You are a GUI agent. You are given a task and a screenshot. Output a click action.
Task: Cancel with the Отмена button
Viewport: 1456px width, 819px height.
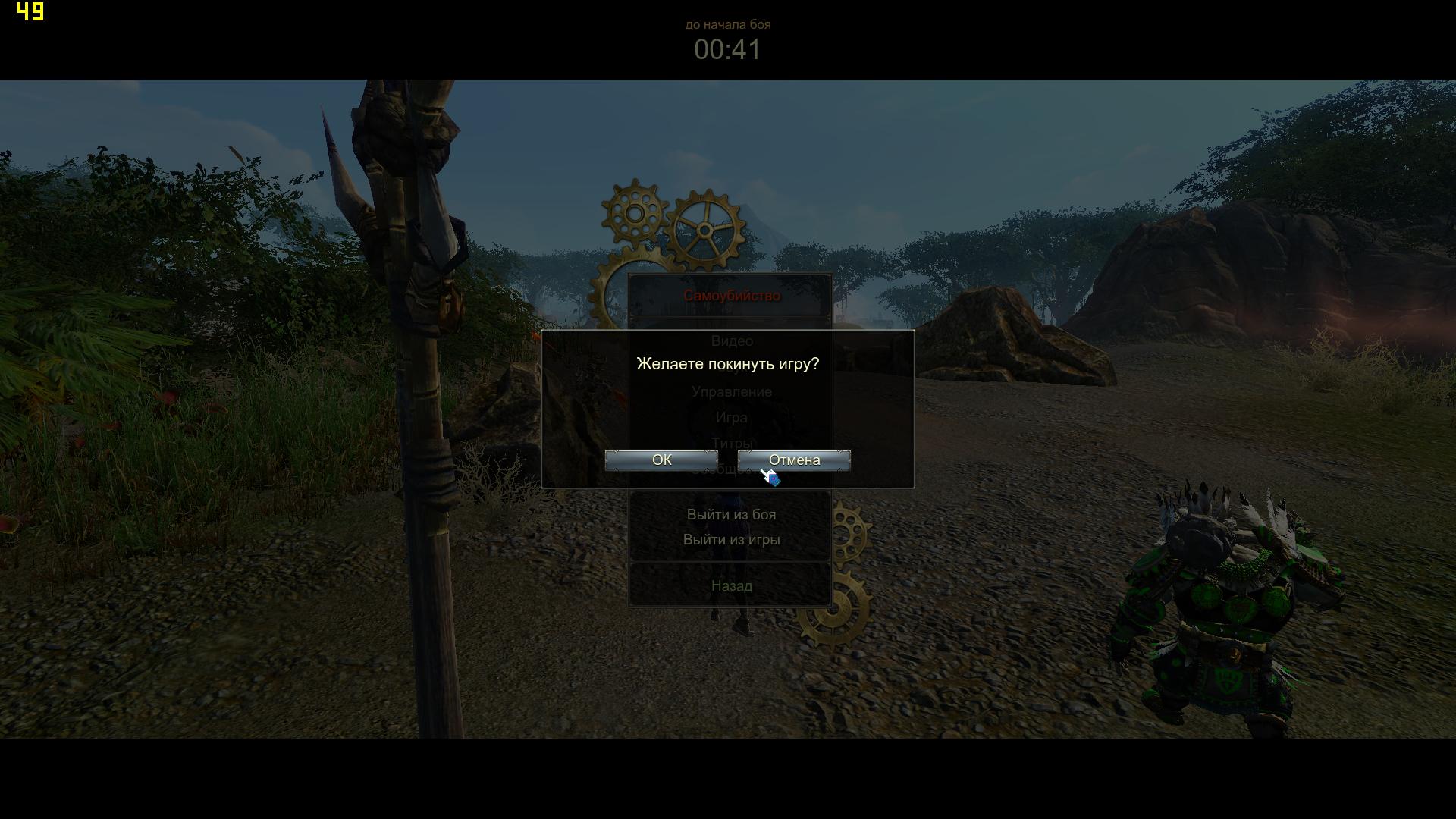click(794, 460)
